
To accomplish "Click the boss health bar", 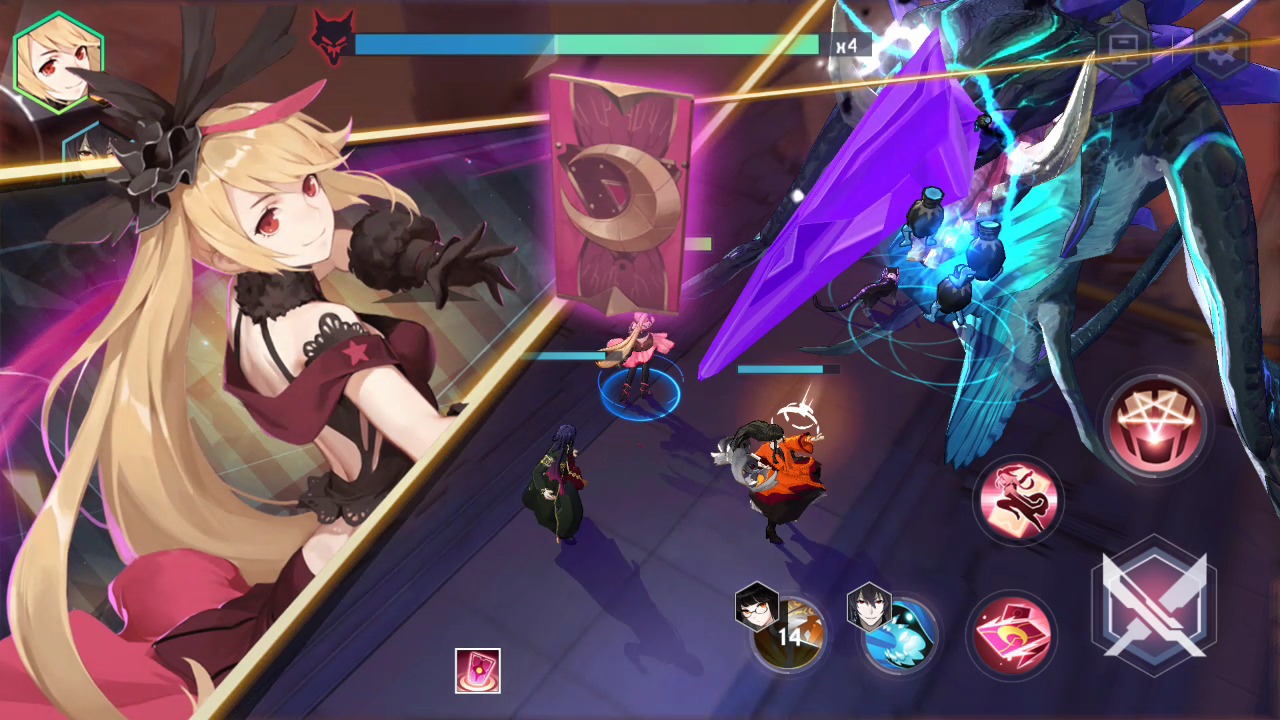I will coord(590,44).
